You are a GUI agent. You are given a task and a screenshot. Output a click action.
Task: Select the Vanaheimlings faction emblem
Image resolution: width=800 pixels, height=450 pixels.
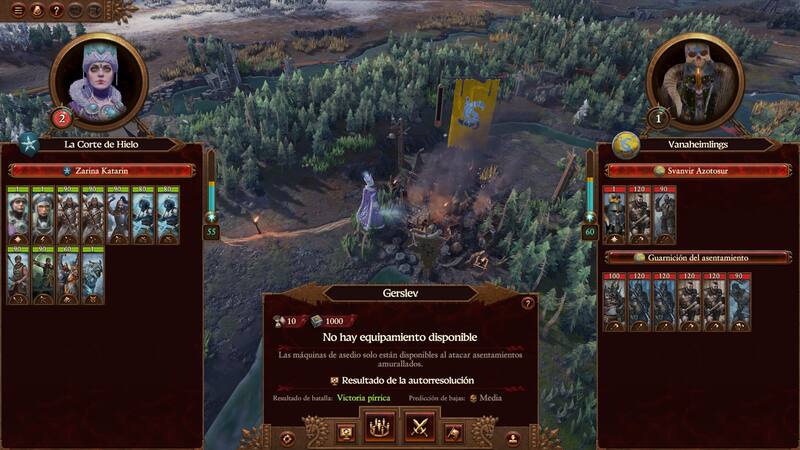pyautogui.click(x=626, y=145)
